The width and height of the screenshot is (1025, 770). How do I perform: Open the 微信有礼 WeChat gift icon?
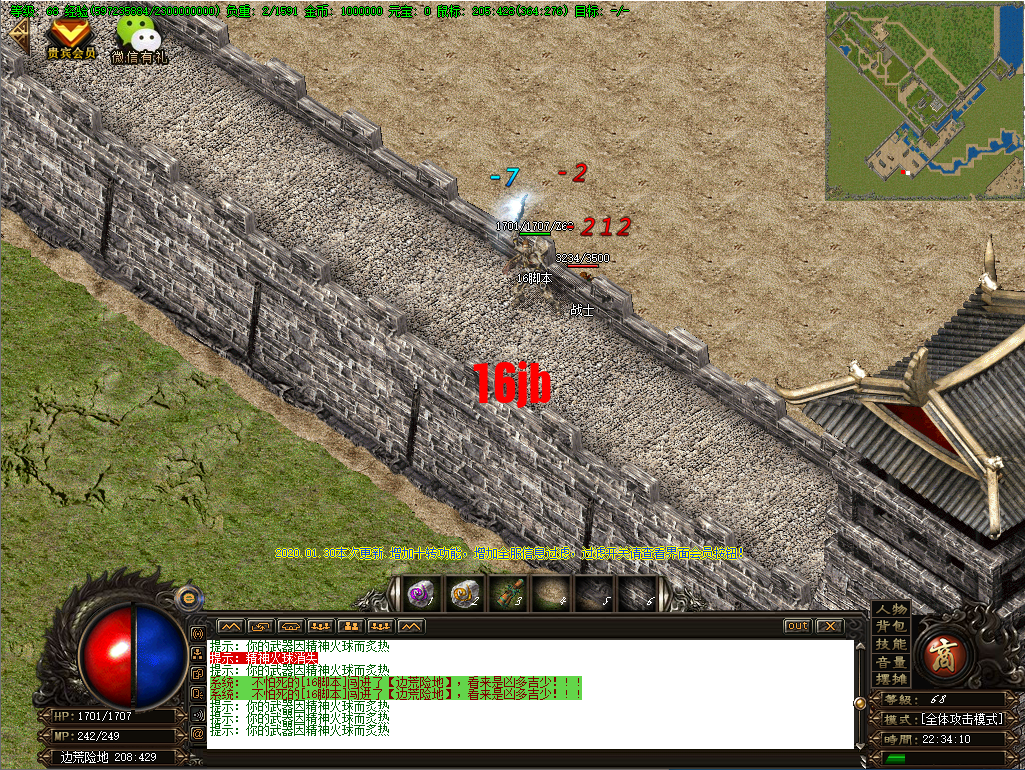[x=138, y=40]
